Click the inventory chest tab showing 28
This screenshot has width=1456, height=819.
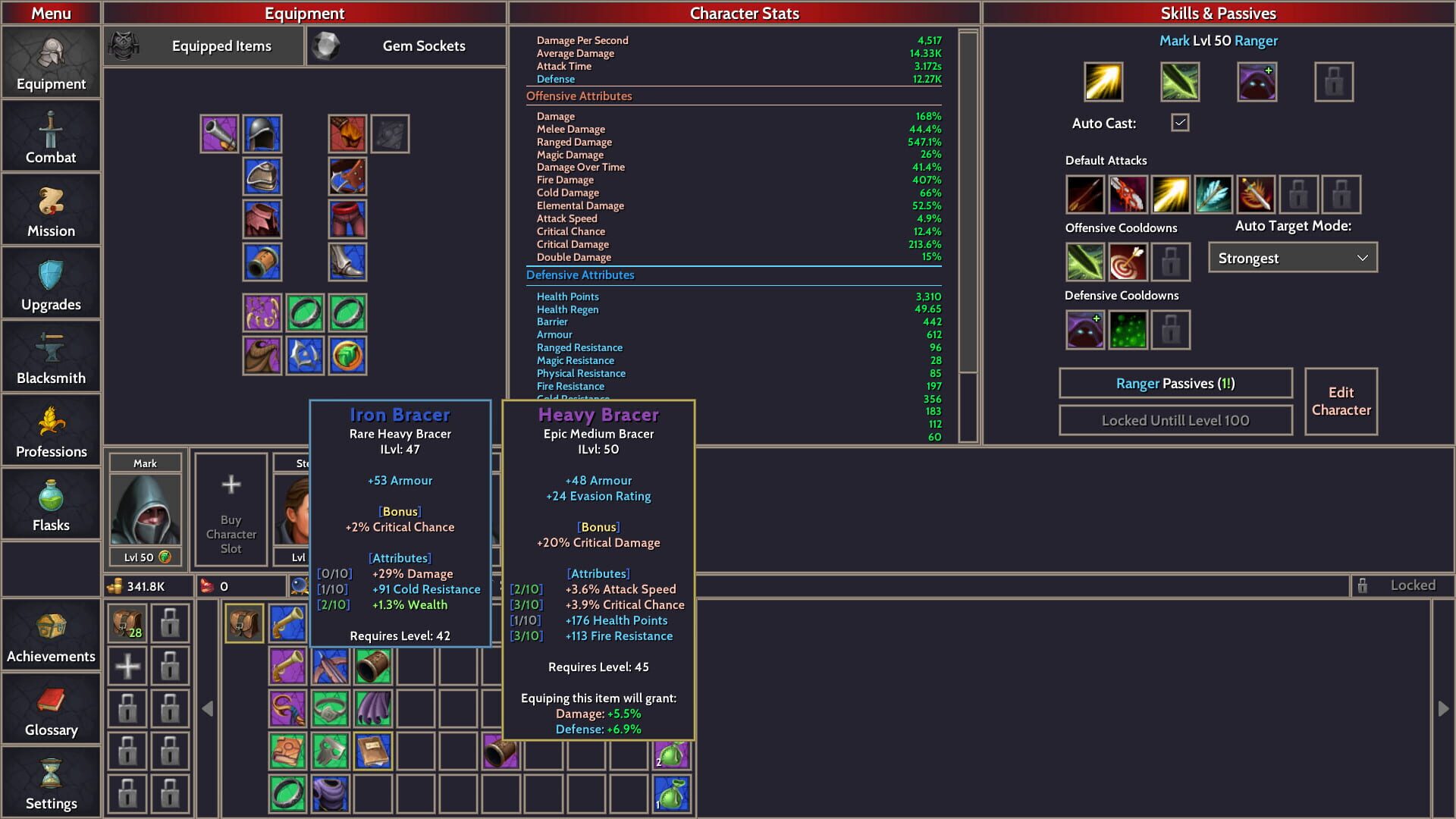(x=127, y=622)
